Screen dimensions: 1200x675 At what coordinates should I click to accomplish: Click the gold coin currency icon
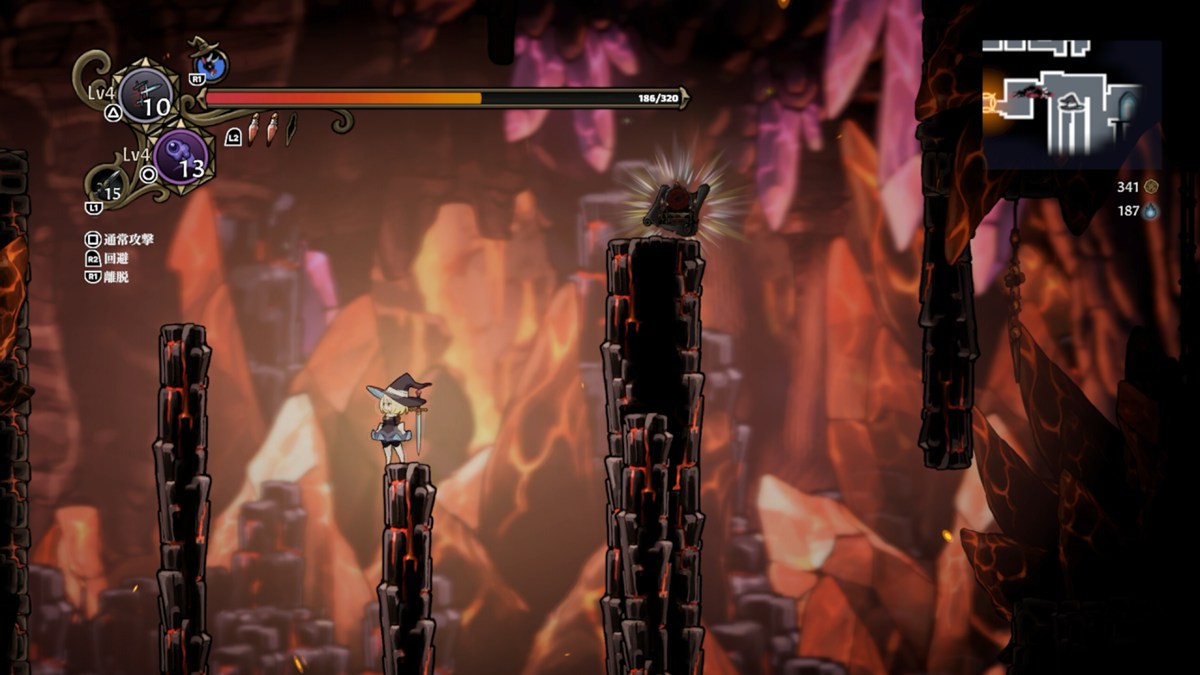coord(1151,186)
